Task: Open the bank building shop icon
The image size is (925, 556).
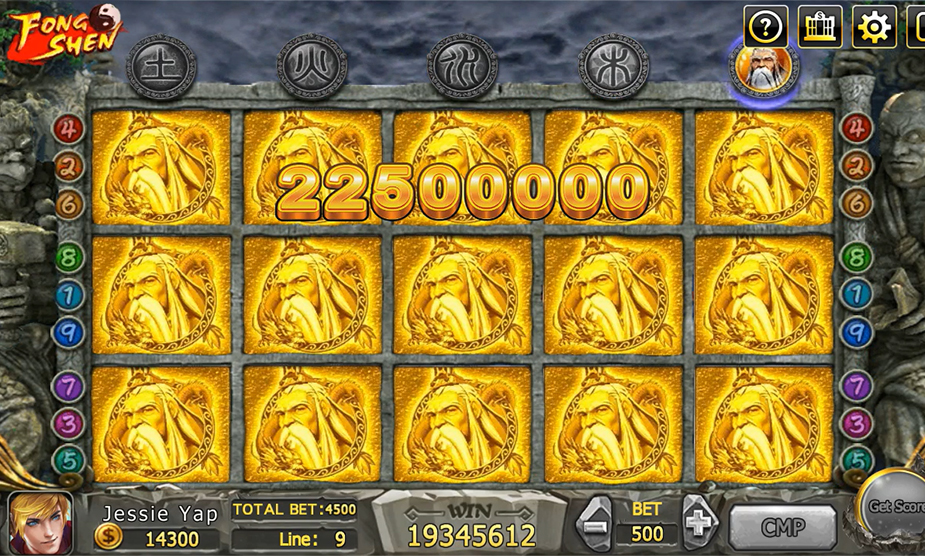Action: (819, 26)
